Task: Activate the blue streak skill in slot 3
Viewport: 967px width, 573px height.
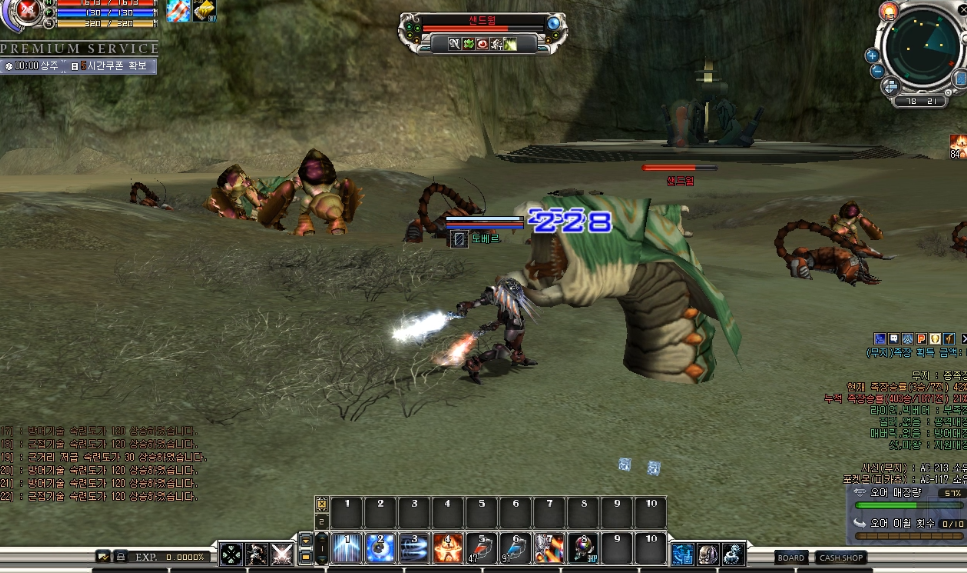Action: 414,547
